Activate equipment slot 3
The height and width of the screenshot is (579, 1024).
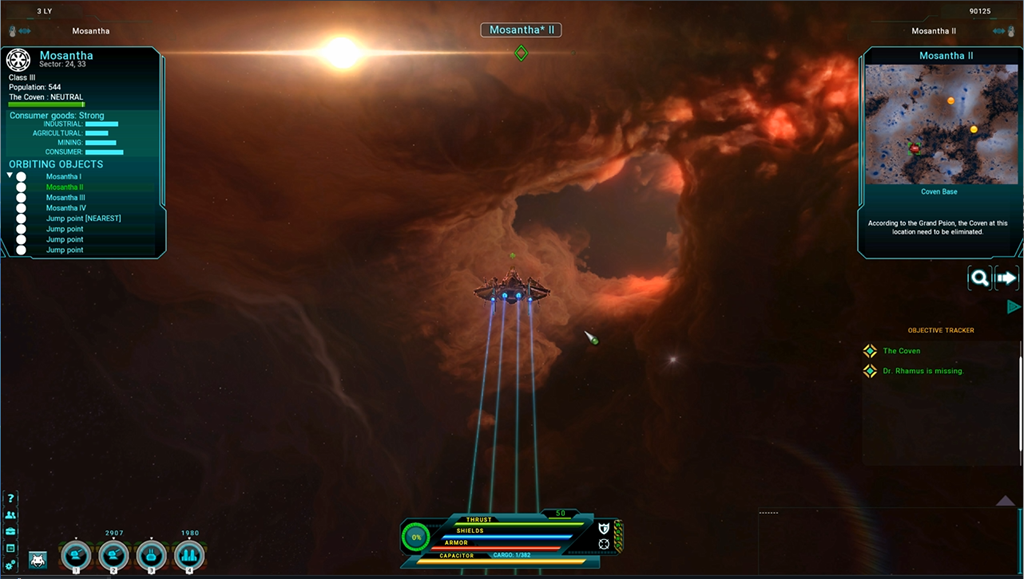[151, 555]
